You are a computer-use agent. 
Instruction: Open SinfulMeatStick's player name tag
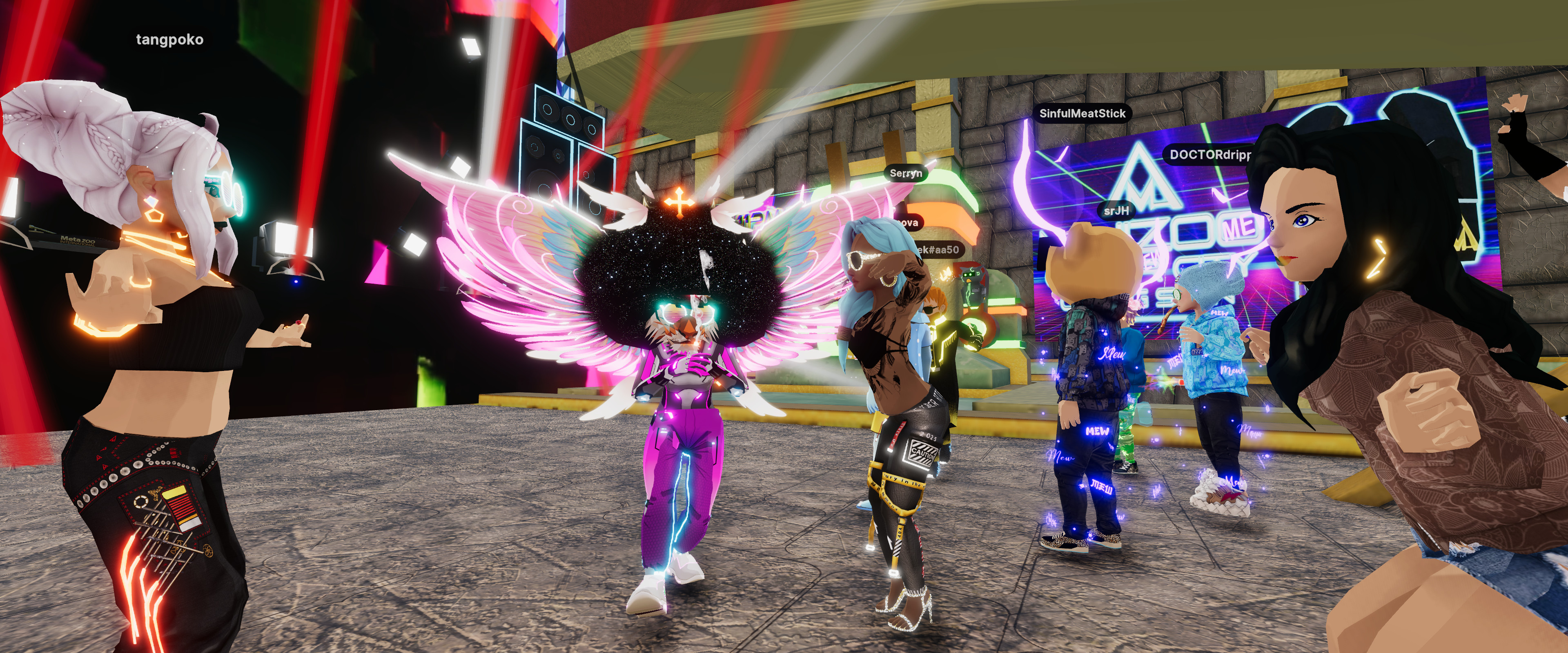[x=1082, y=113]
